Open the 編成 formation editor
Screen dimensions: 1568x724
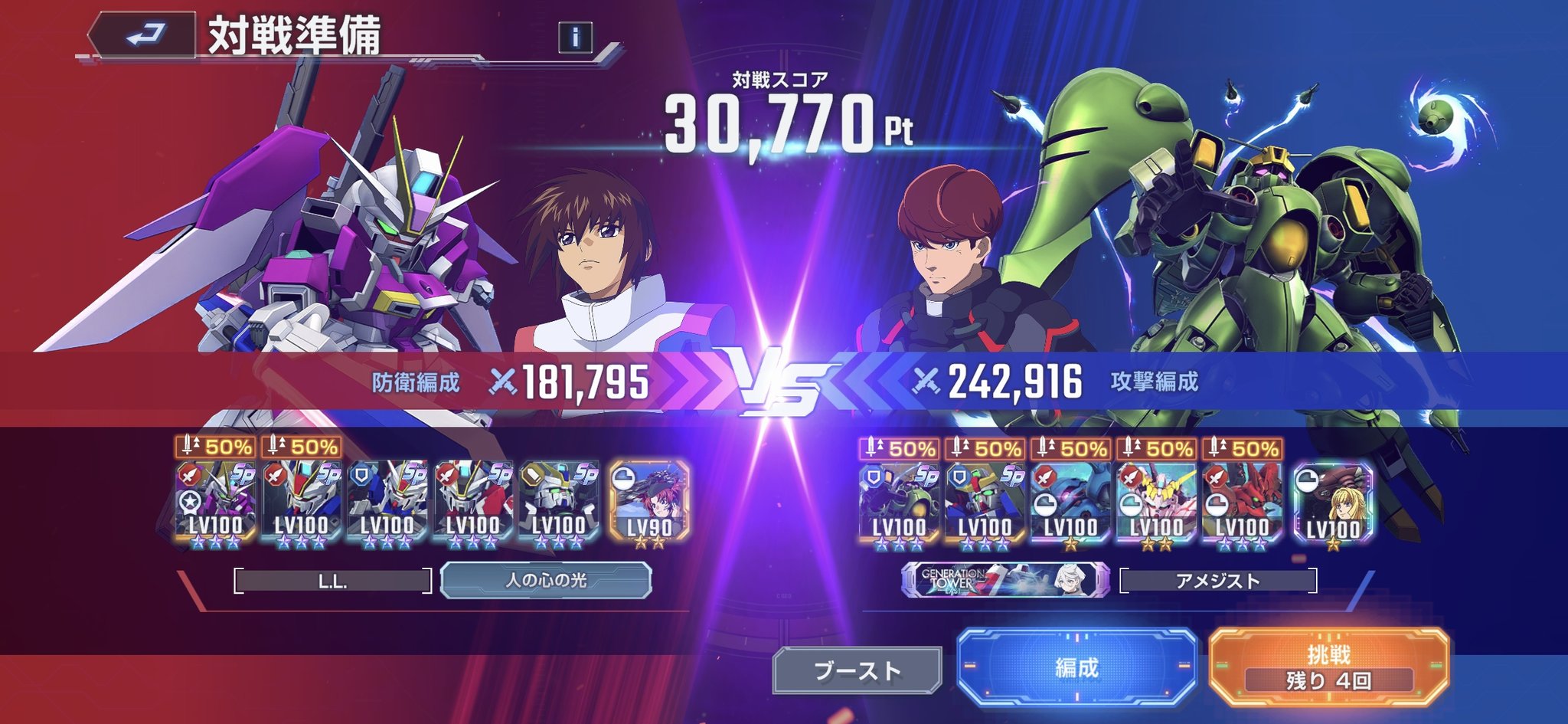pyautogui.click(x=1076, y=667)
